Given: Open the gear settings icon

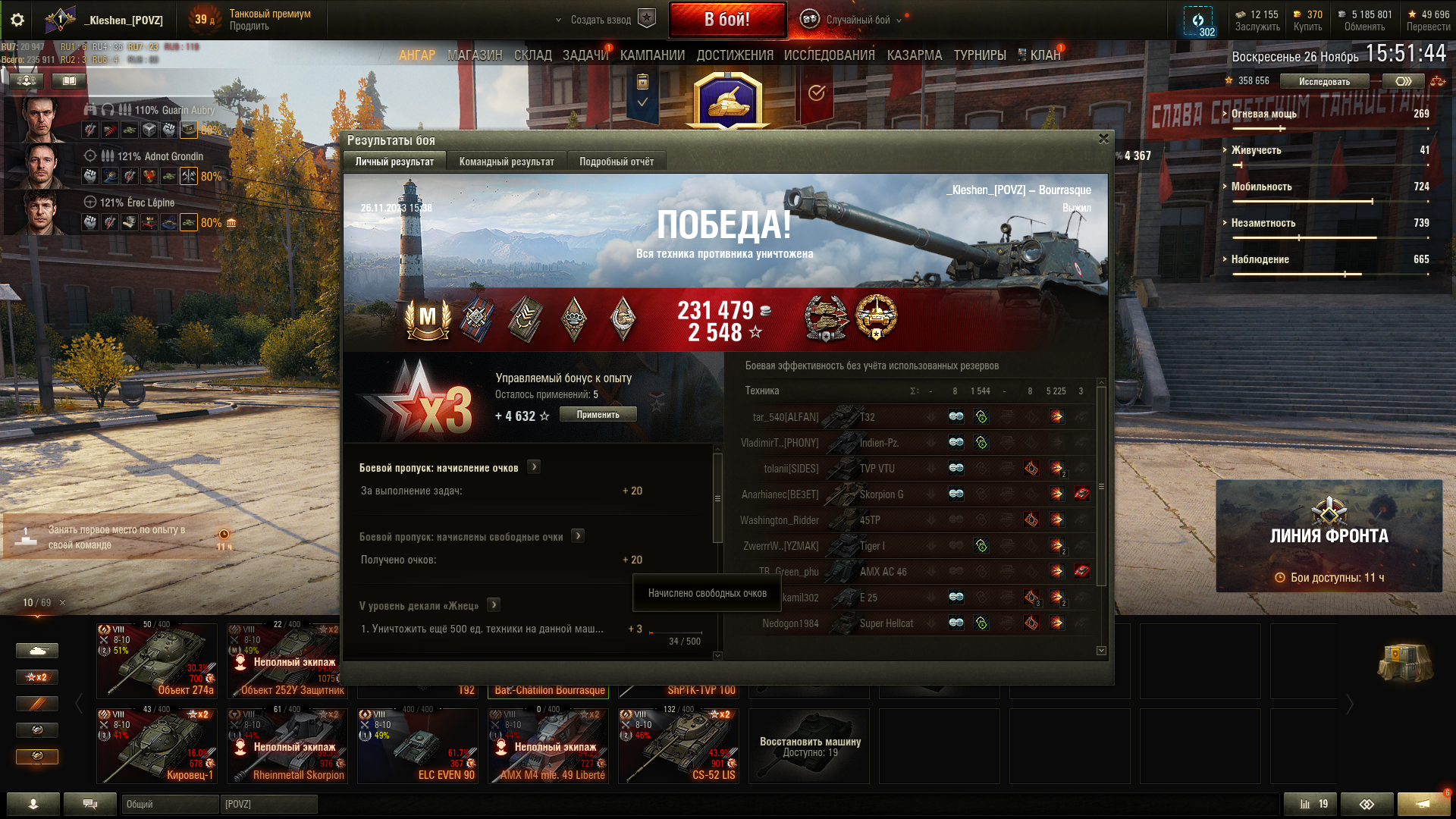Looking at the screenshot, I should point(17,20).
